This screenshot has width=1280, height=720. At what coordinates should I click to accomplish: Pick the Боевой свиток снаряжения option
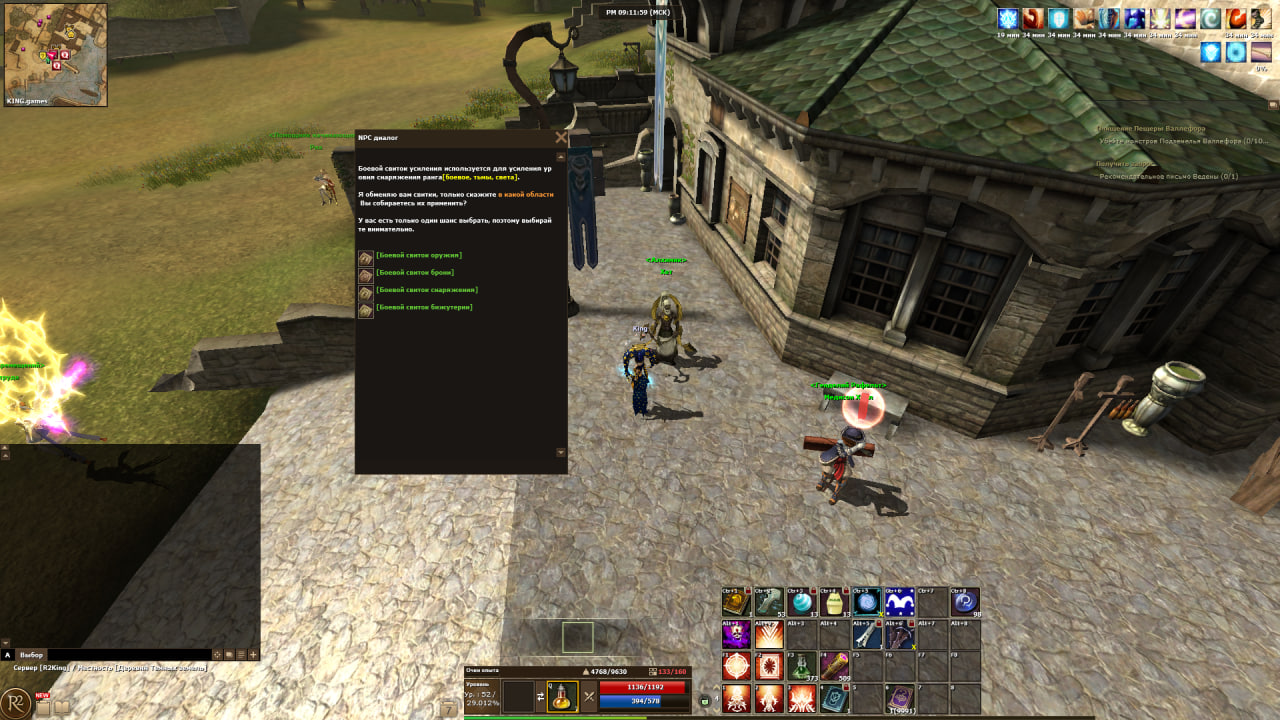coord(427,290)
